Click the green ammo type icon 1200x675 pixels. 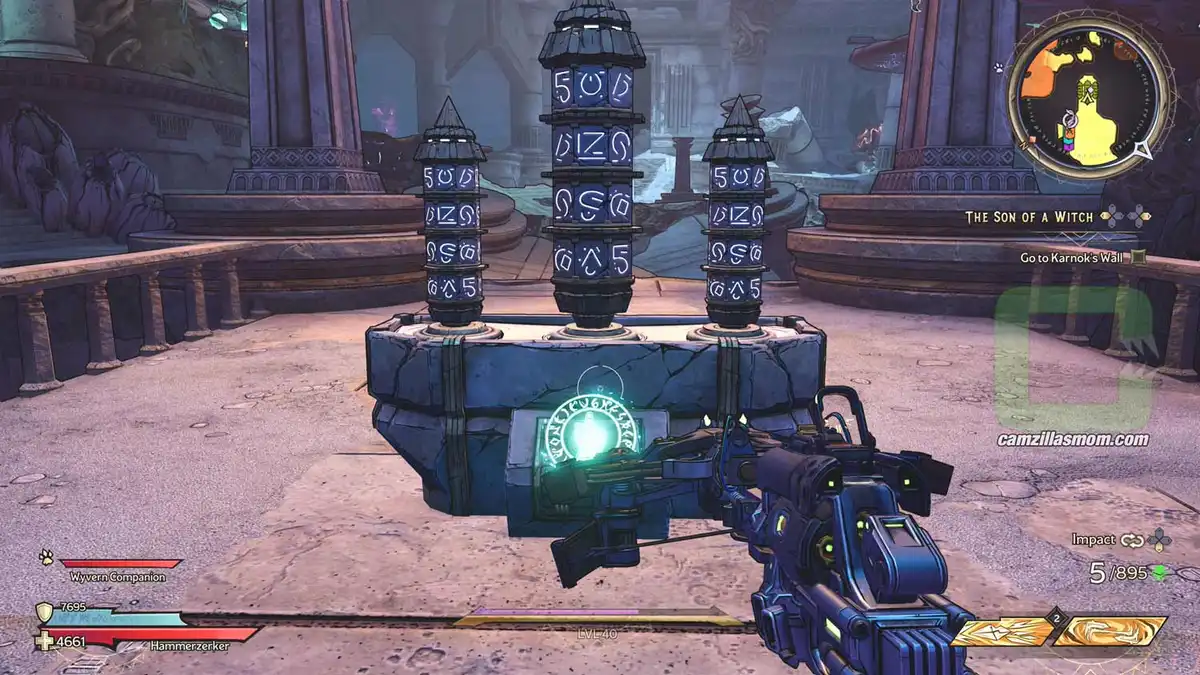pyautogui.click(x=1159, y=572)
